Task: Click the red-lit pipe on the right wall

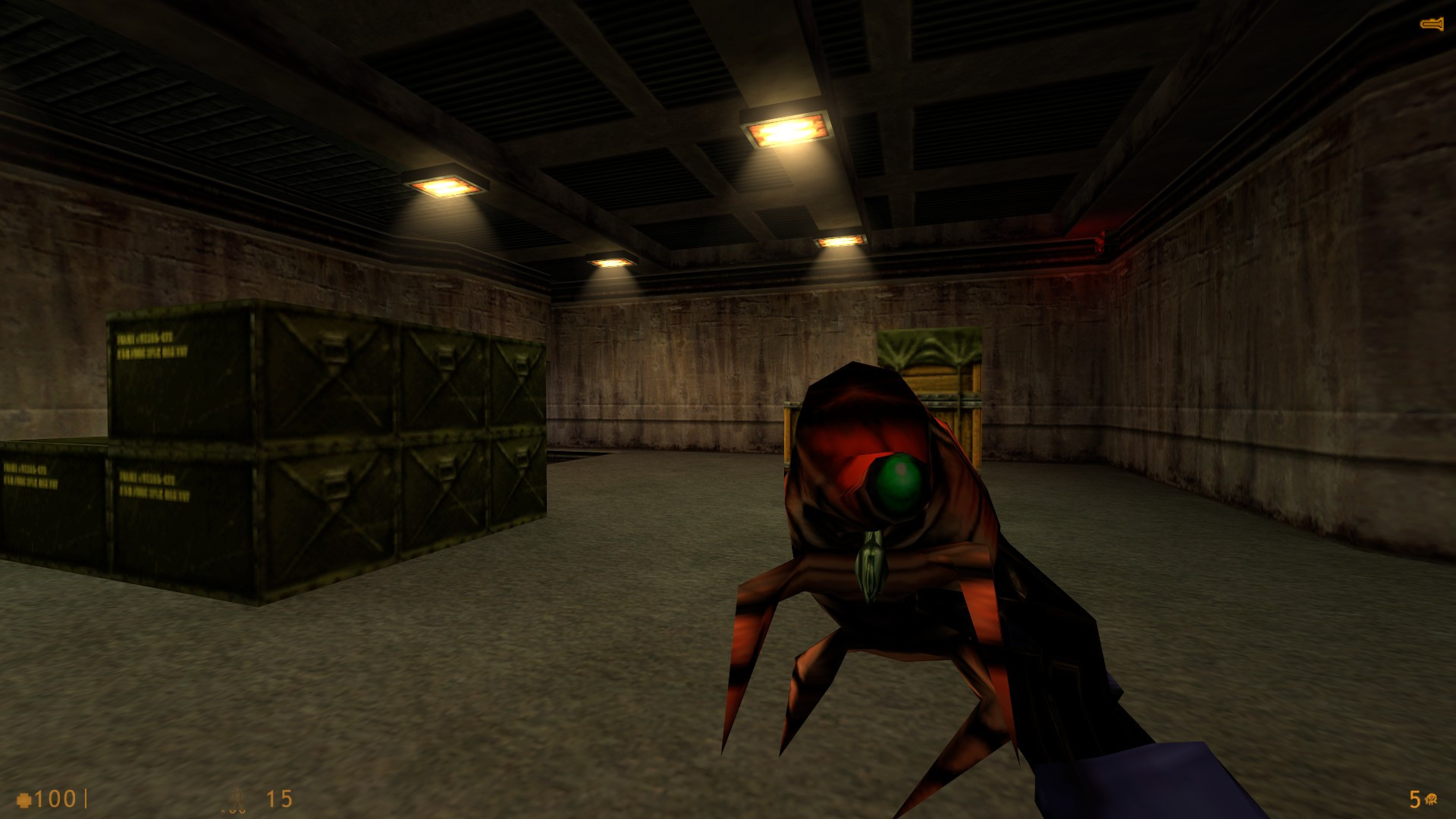Action: coord(1100,239)
